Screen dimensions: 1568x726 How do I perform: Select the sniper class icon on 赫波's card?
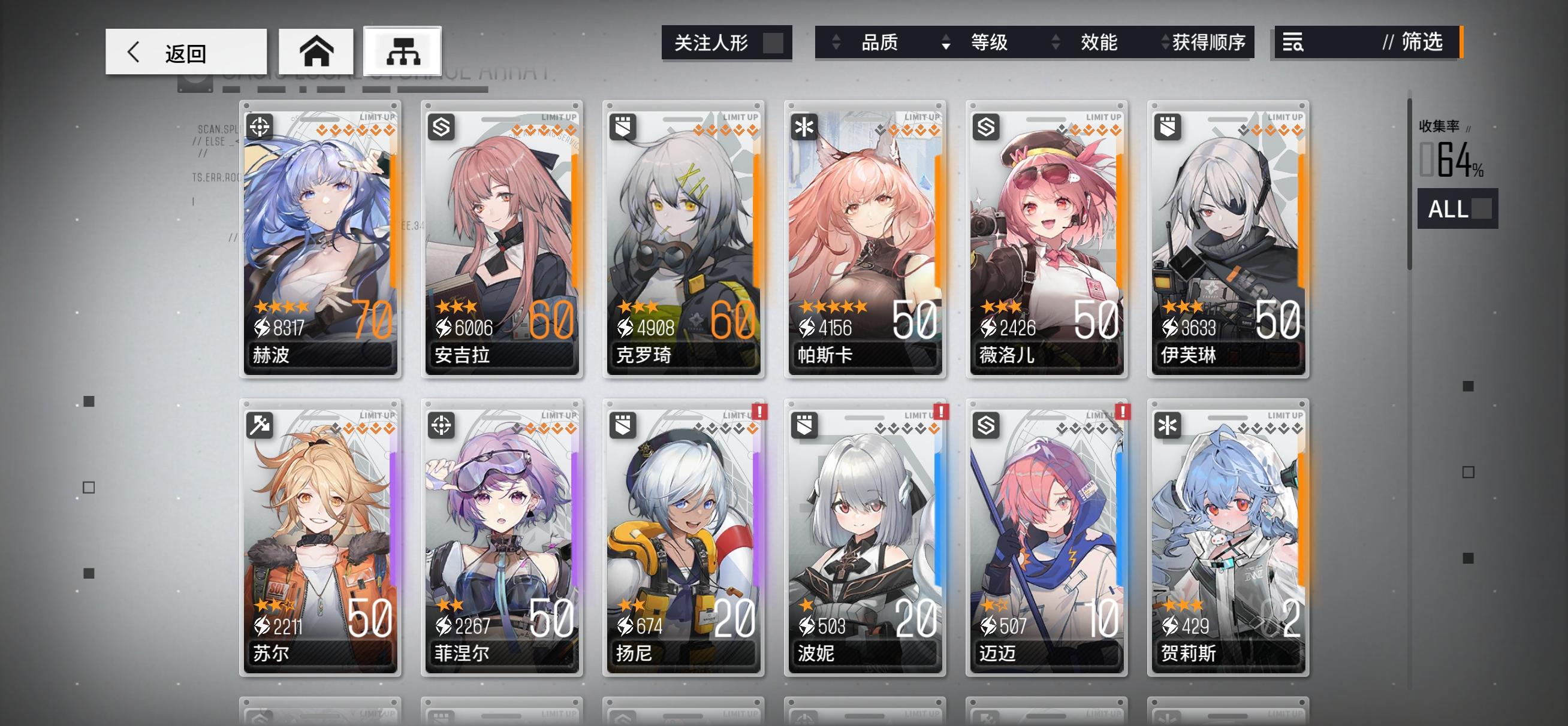click(261, 126)
